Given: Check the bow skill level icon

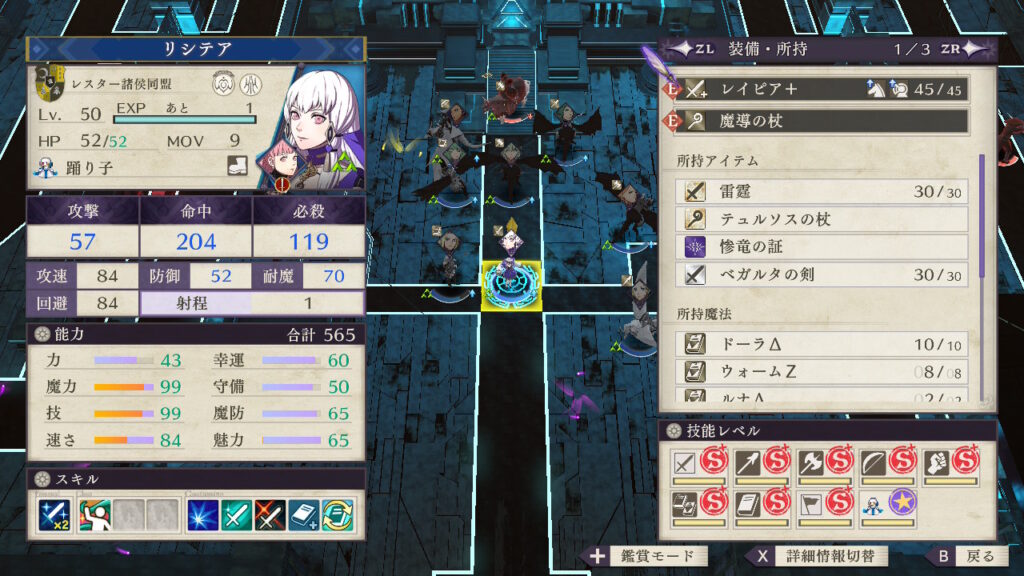Looking at the screenshot, I should coord(873,462).
